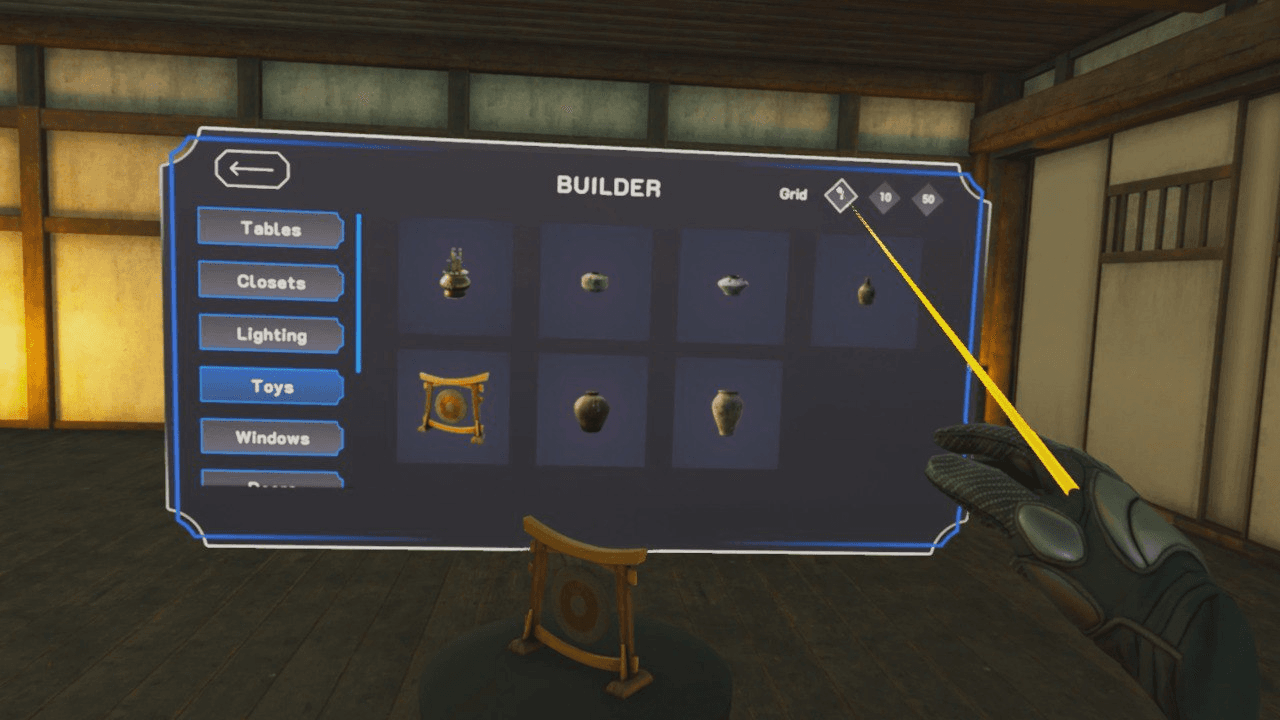Switch to the Tables category
The width and height of the screenshot is (1280, 720).
pyautogui.click(x=269, y=229)
